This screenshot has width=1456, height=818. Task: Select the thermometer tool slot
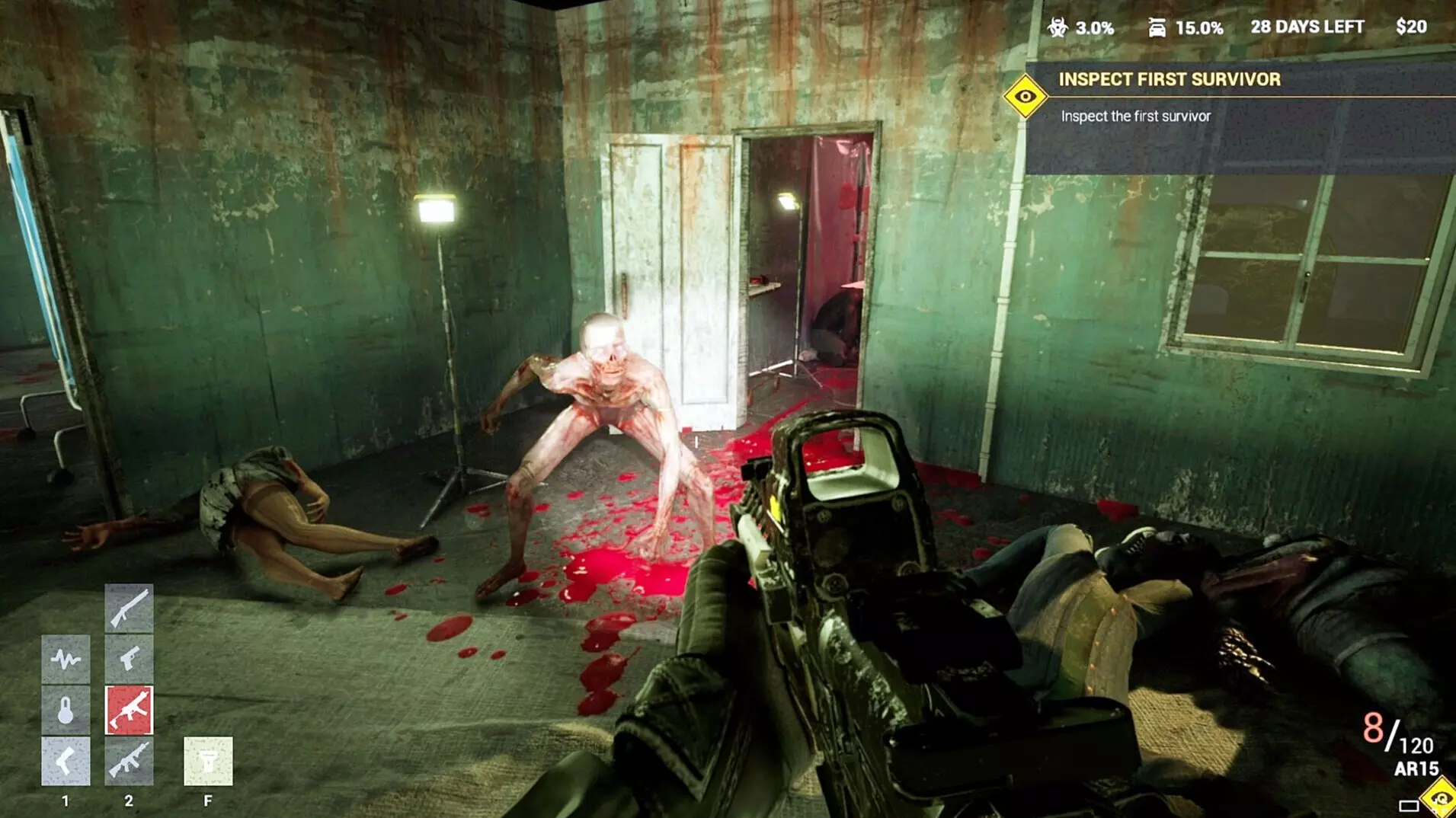pos(66,710)
